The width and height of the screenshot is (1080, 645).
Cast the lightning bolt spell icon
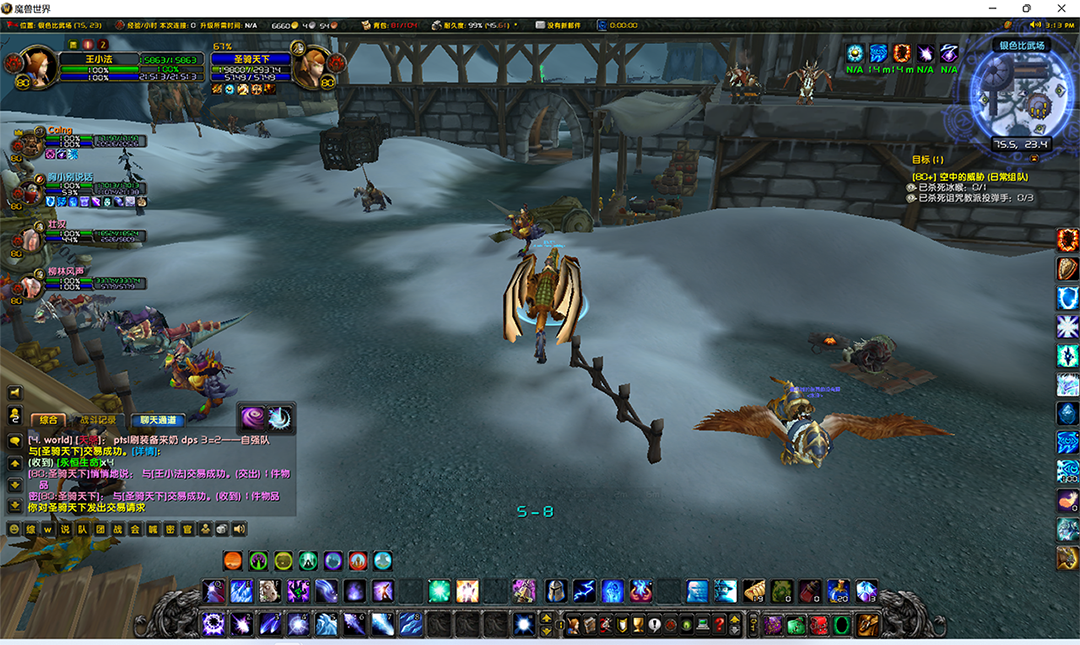pyautogui.click(x=584, y=591)
